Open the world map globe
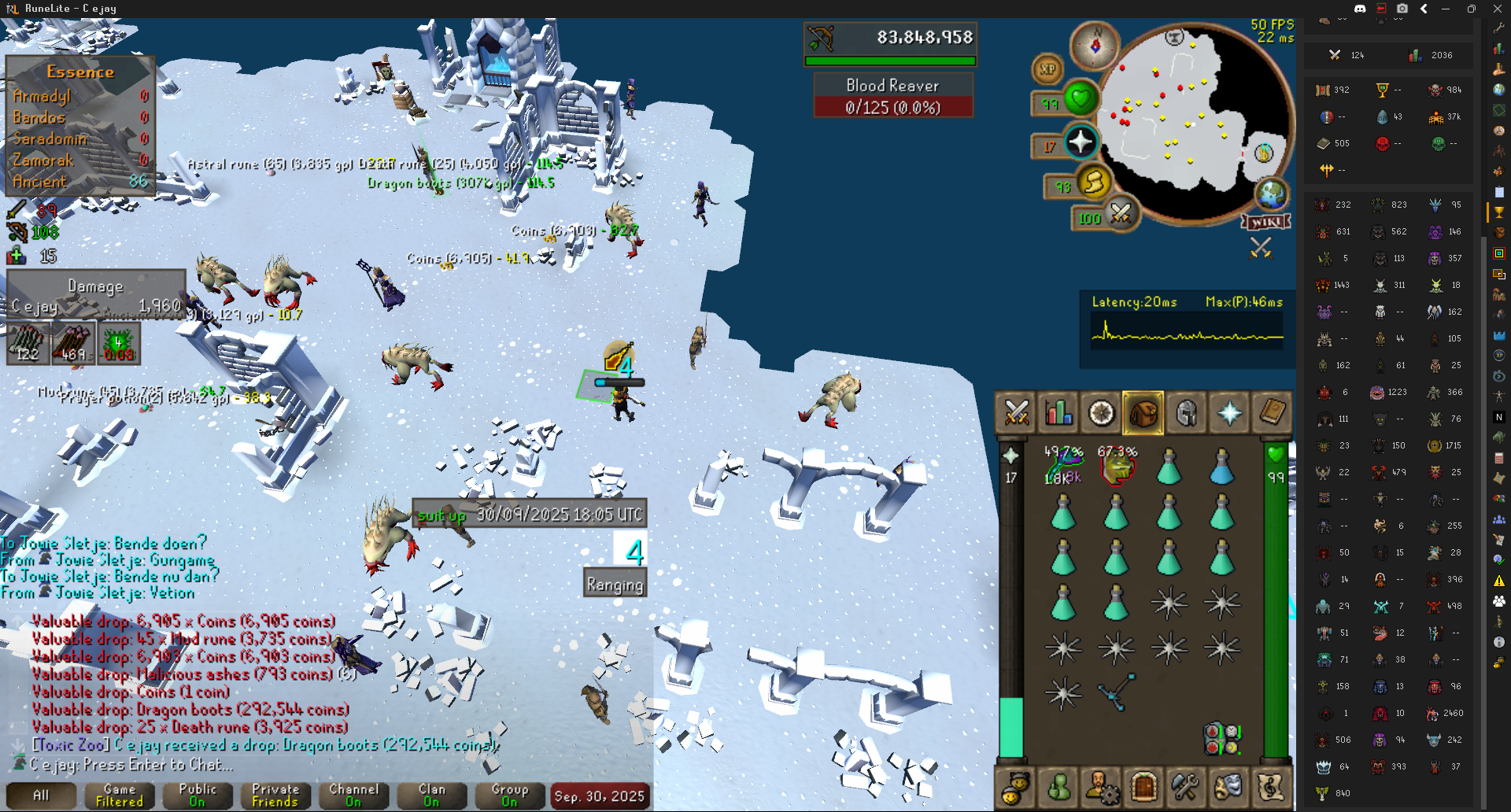This screenshot has width=1511, height=812. point(1270,194)
